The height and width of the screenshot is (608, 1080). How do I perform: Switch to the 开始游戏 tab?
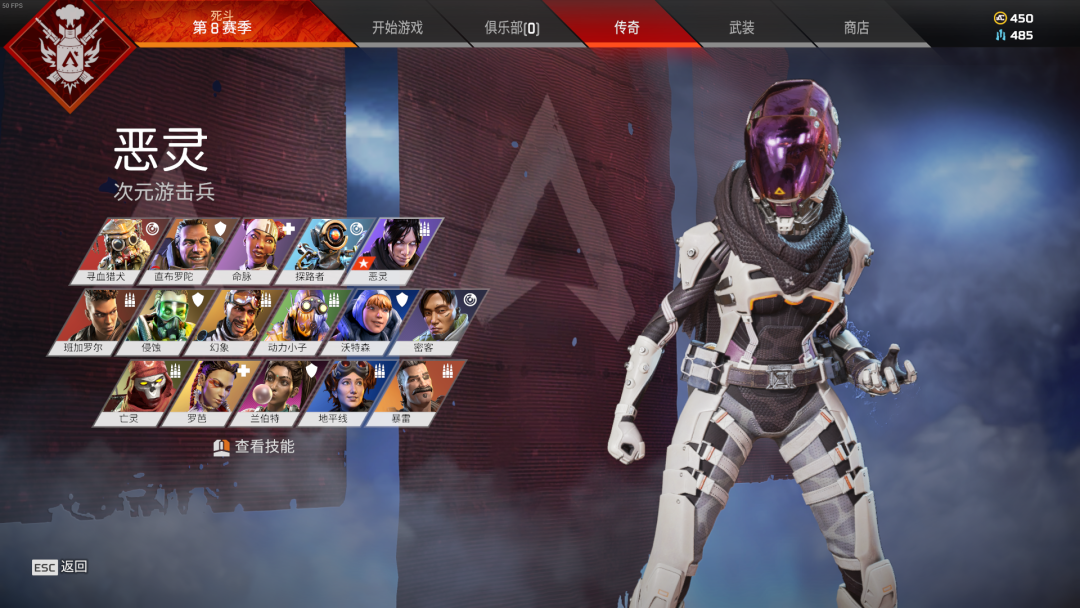pos(397,27)
